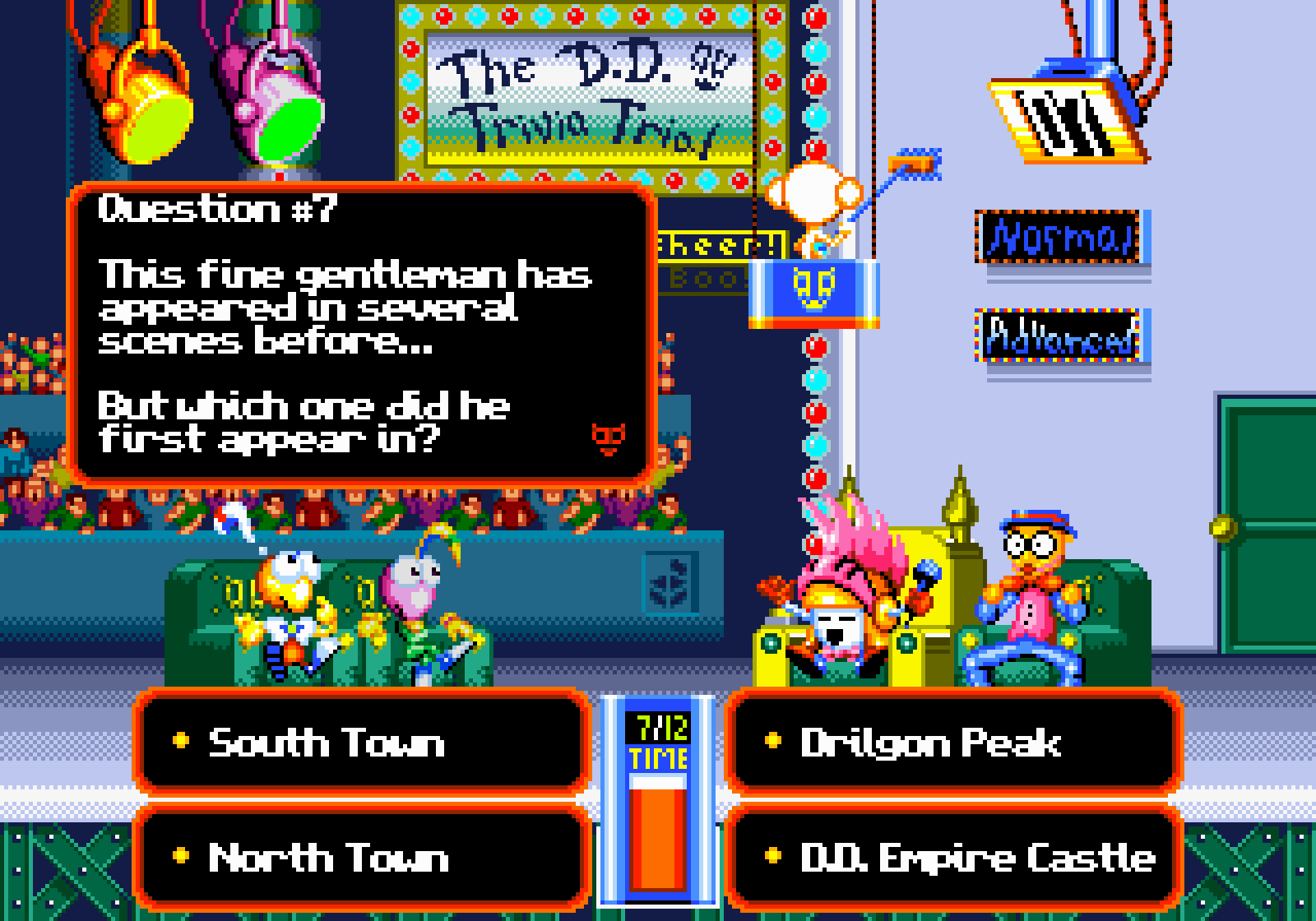
Task: Select the North Town answer option
Action: [362, 859]
